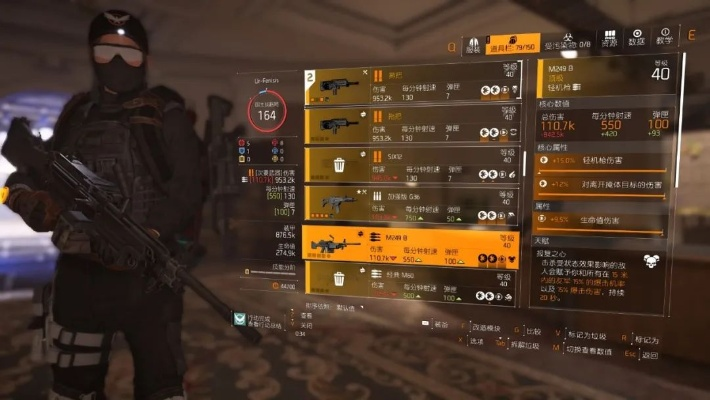The width and height of the screenshot is (710, 400).
Task: Open the contaminated items tab with biohazard icon
Action: pos(572,44)
